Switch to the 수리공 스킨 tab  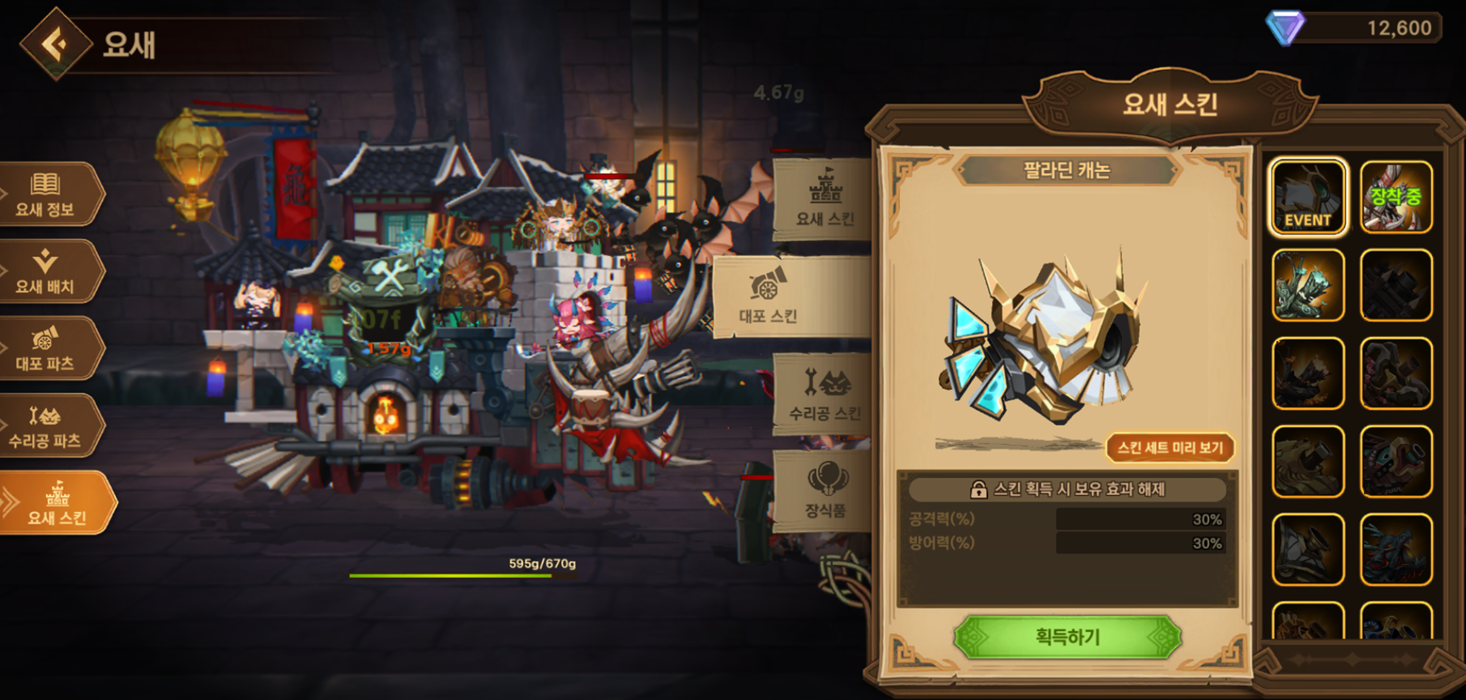pyautogui.click(x=823, y=393)
